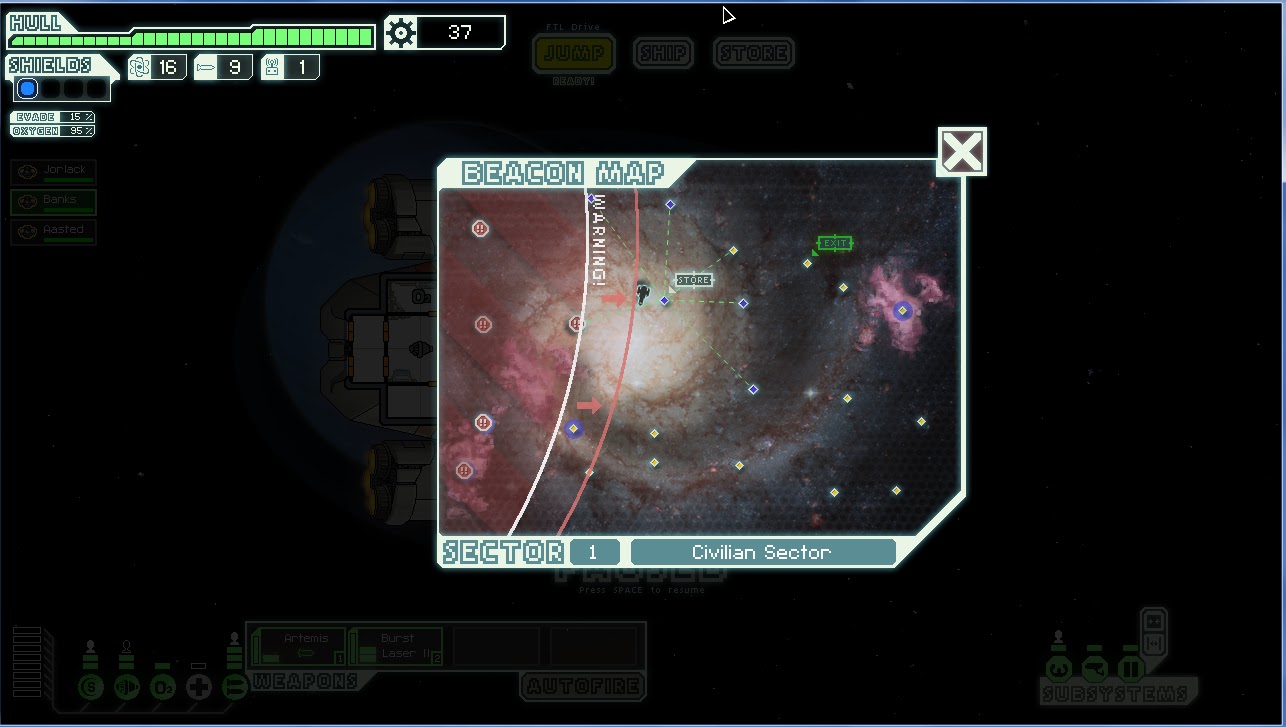The image size is (1286, 727).
Task: Choose the green EXIT beacon marker
Action: [x=834, y=243]
